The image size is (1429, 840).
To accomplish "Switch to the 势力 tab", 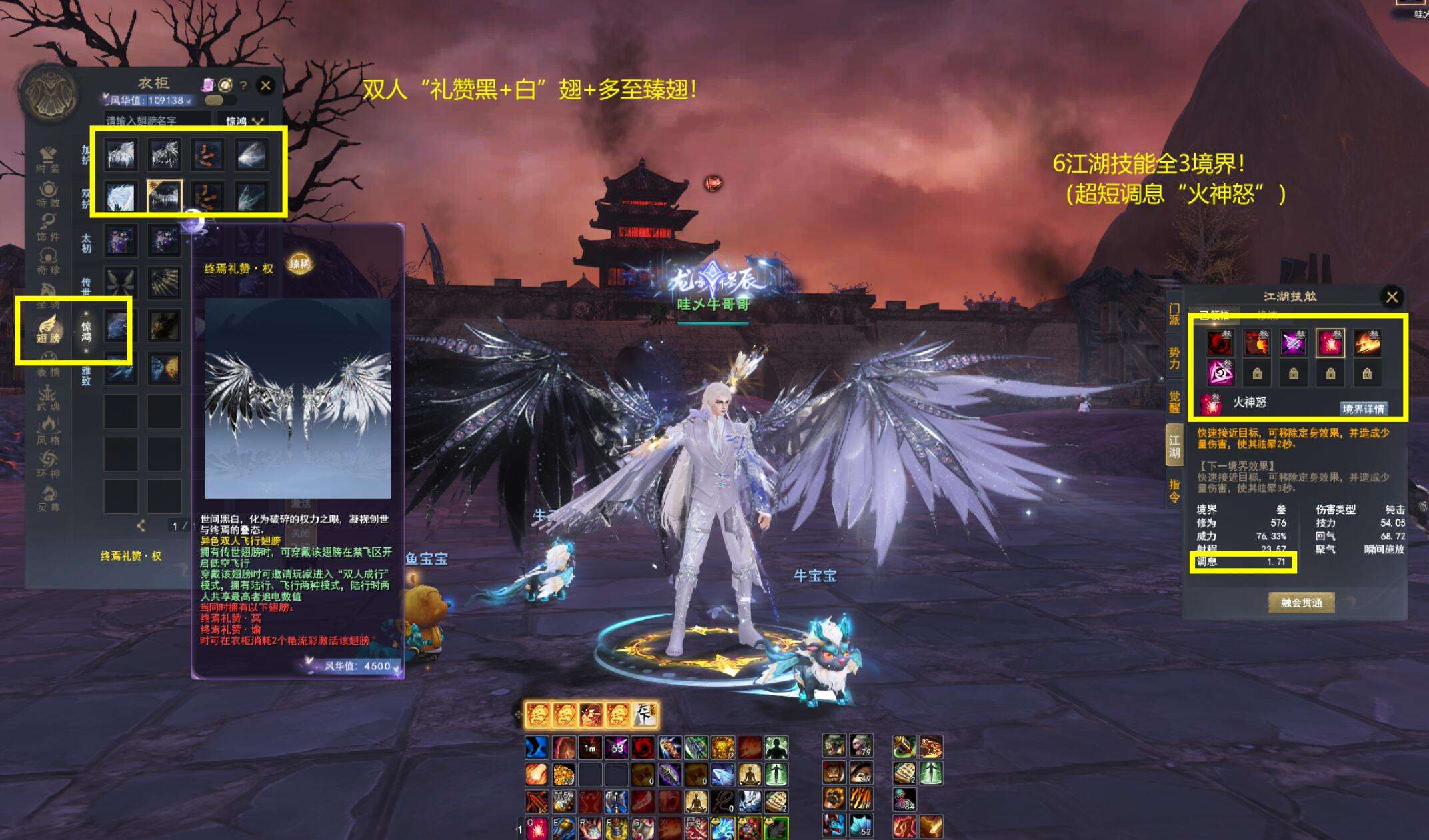I will pos(1174,358).
